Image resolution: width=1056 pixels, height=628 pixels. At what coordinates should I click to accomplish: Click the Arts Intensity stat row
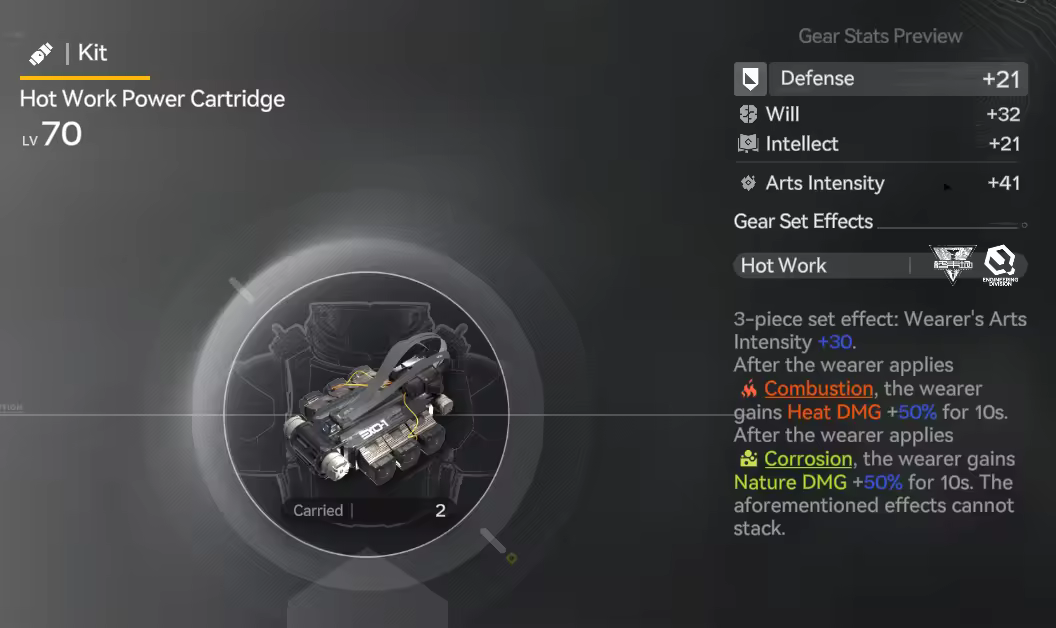click(880, 183)
